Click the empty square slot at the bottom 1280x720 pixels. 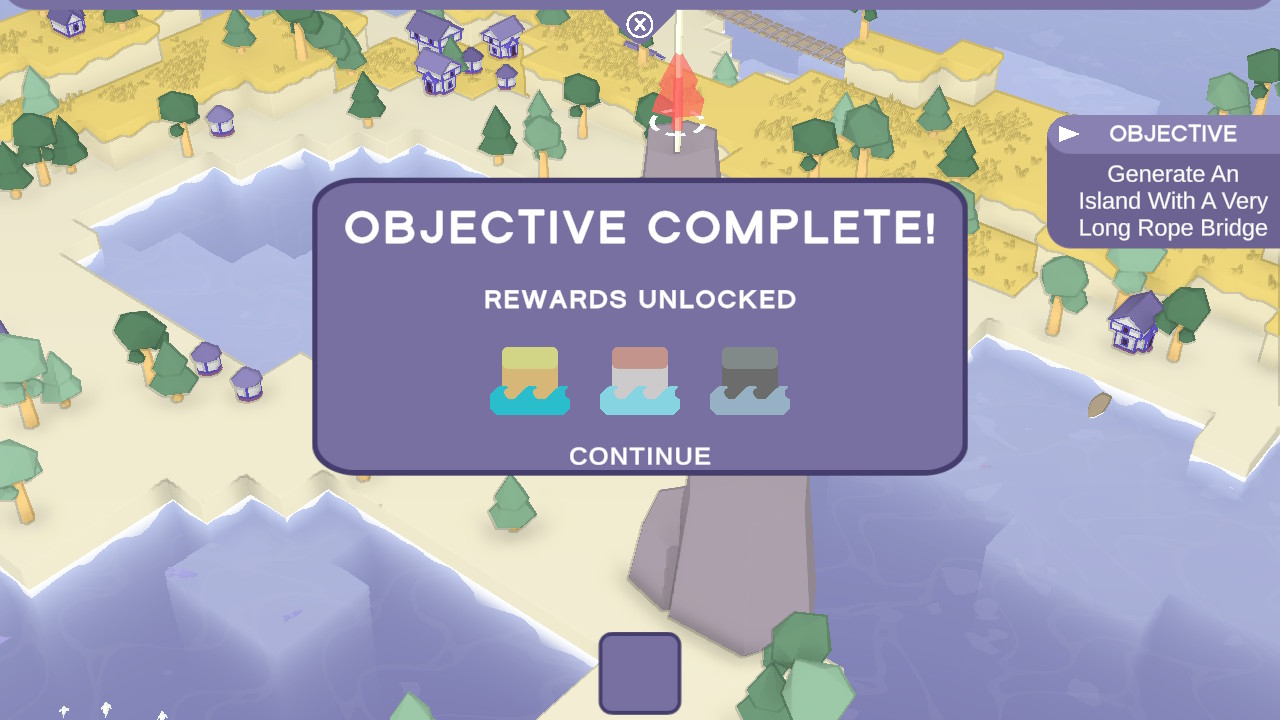click(x=640, y=673)
